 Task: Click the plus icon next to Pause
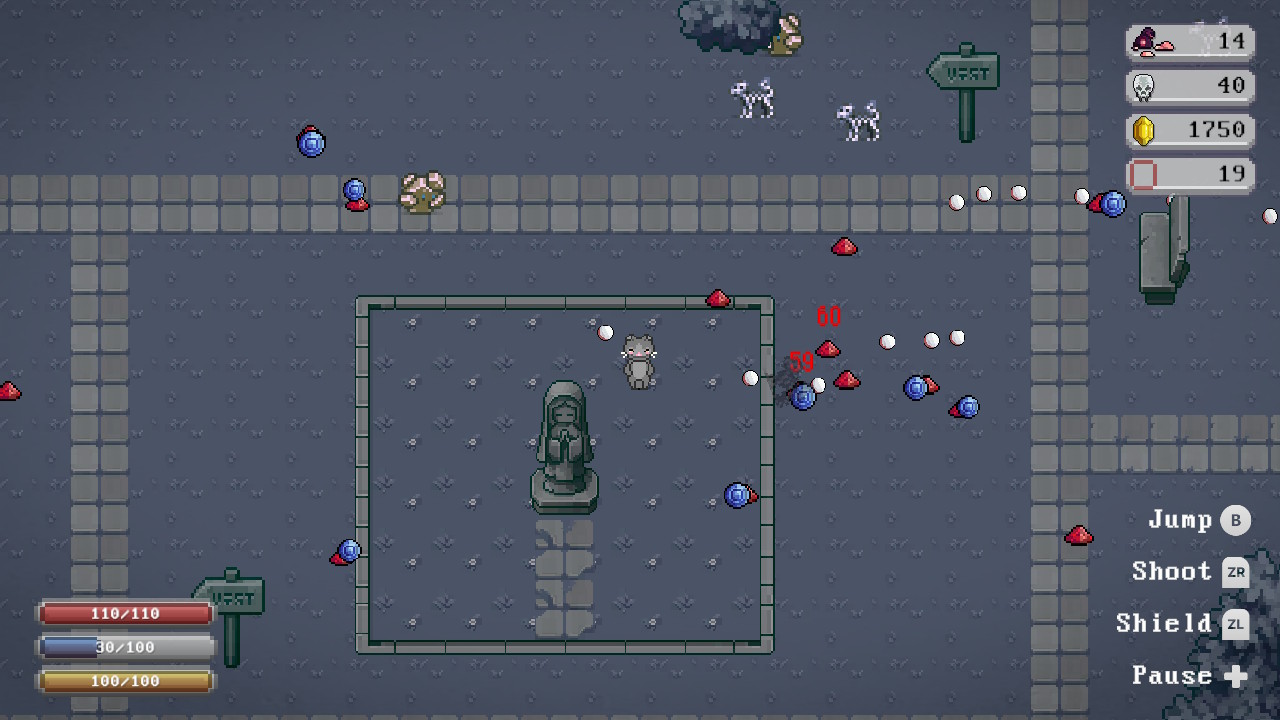(1237, 676)
